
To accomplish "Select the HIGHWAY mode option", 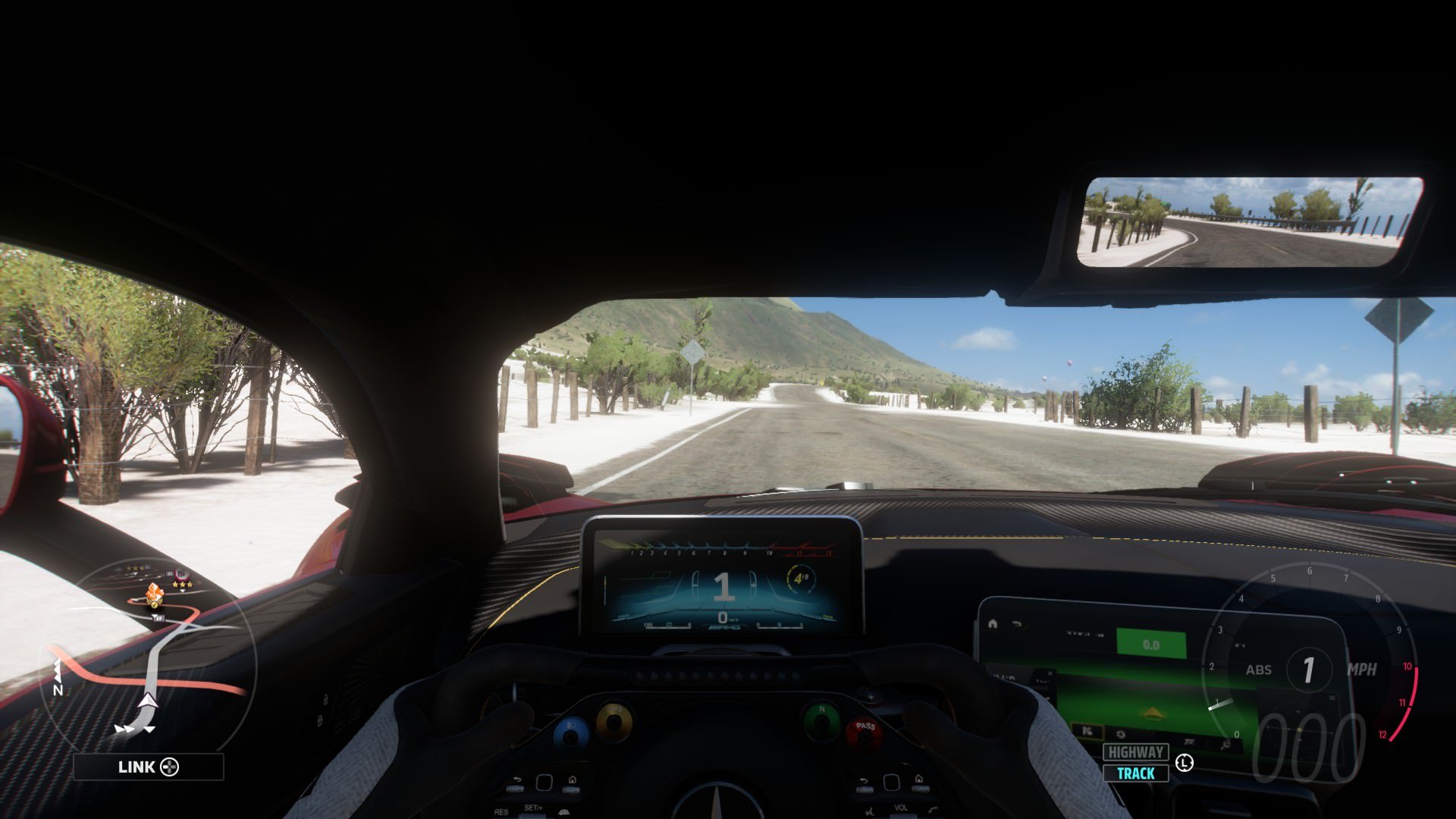I will coord(1135,752).
